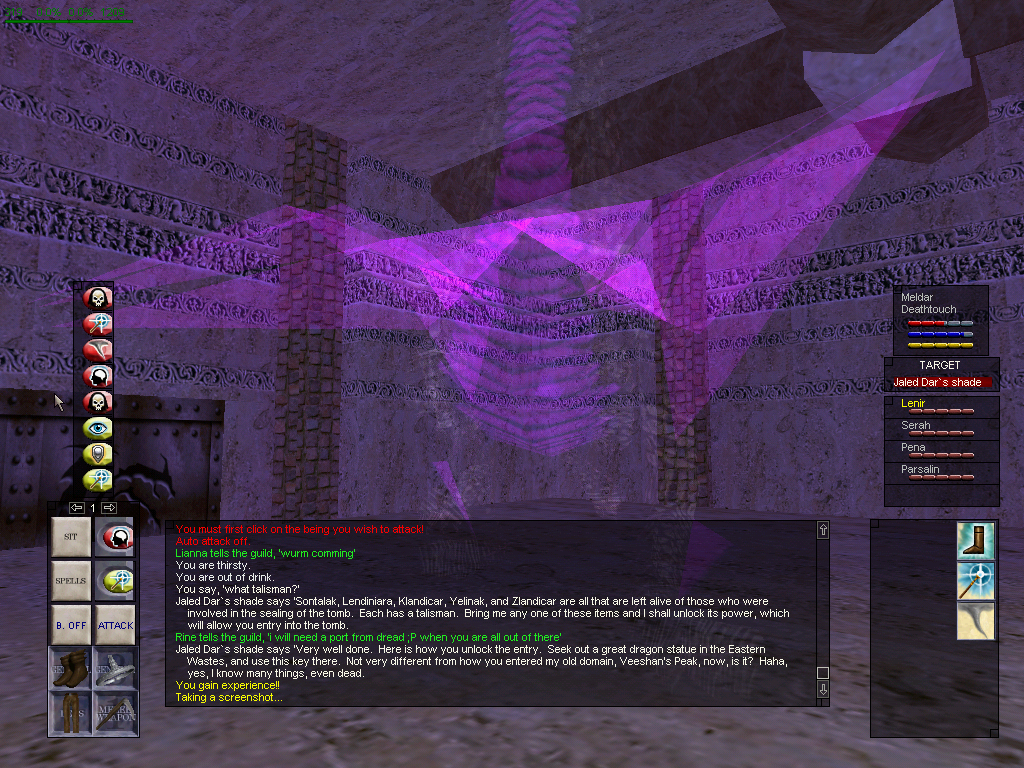Viewport: 1024px width, 768px height.
Task: Cast the yellow shield spell gem
Action: pos(98,454)
